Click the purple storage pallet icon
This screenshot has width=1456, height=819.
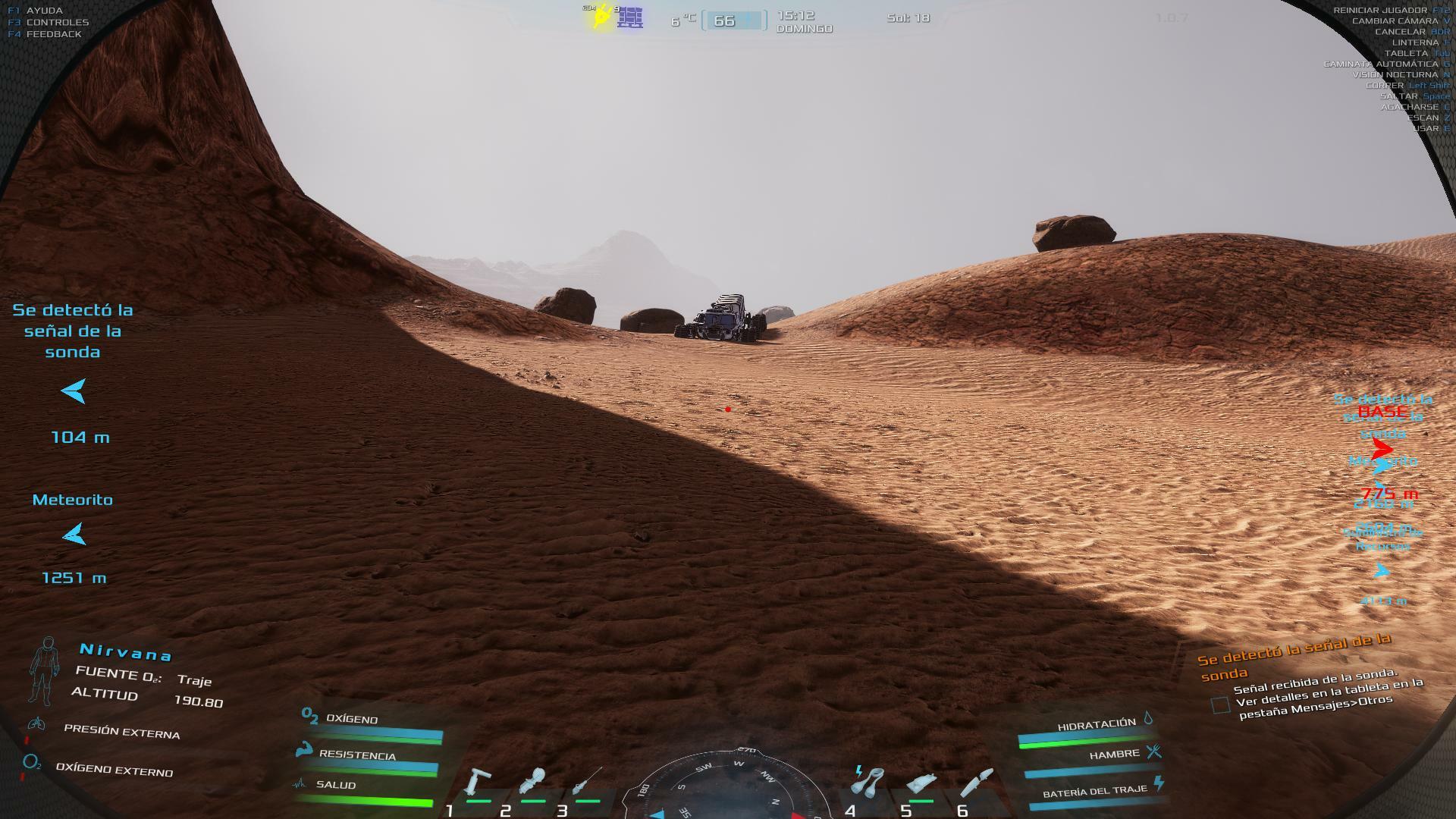pos(629,17)
